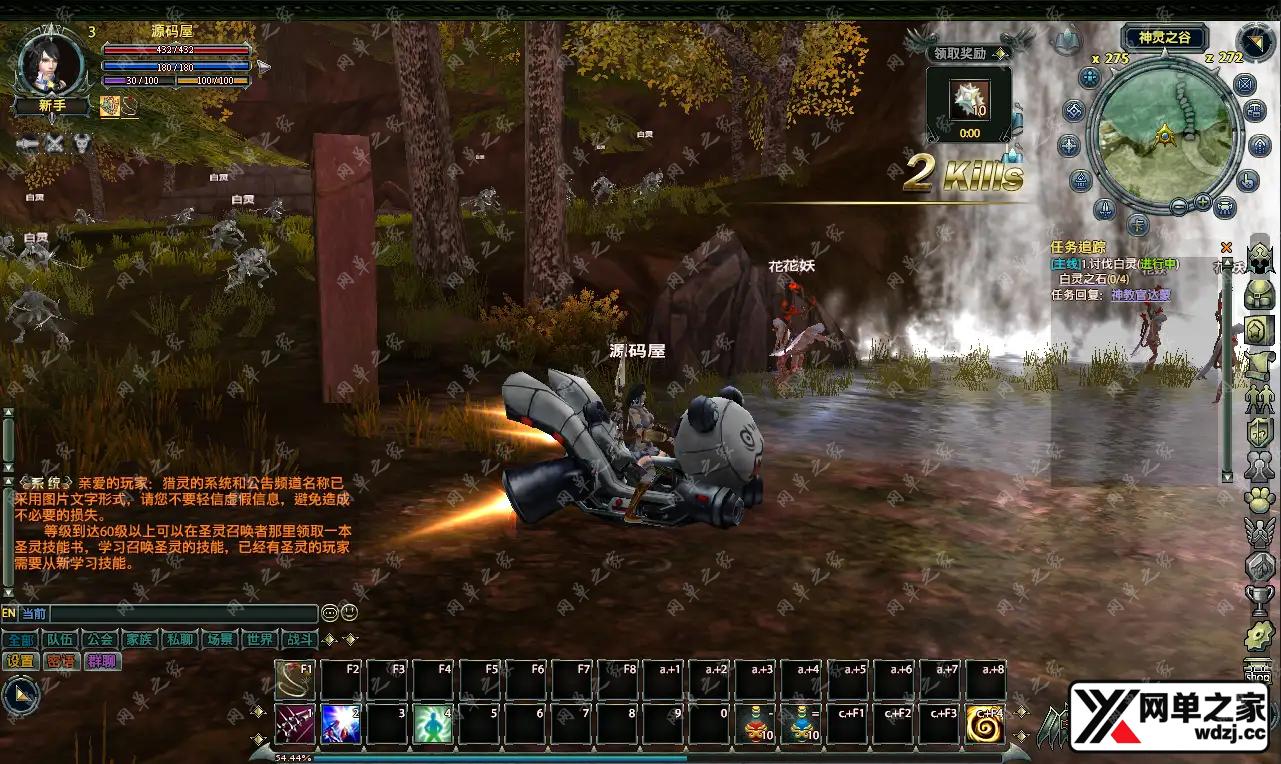1281x764 pixels.
Task: Activate the F1 whirlwind slash skill
Action: tap(295, 680)
